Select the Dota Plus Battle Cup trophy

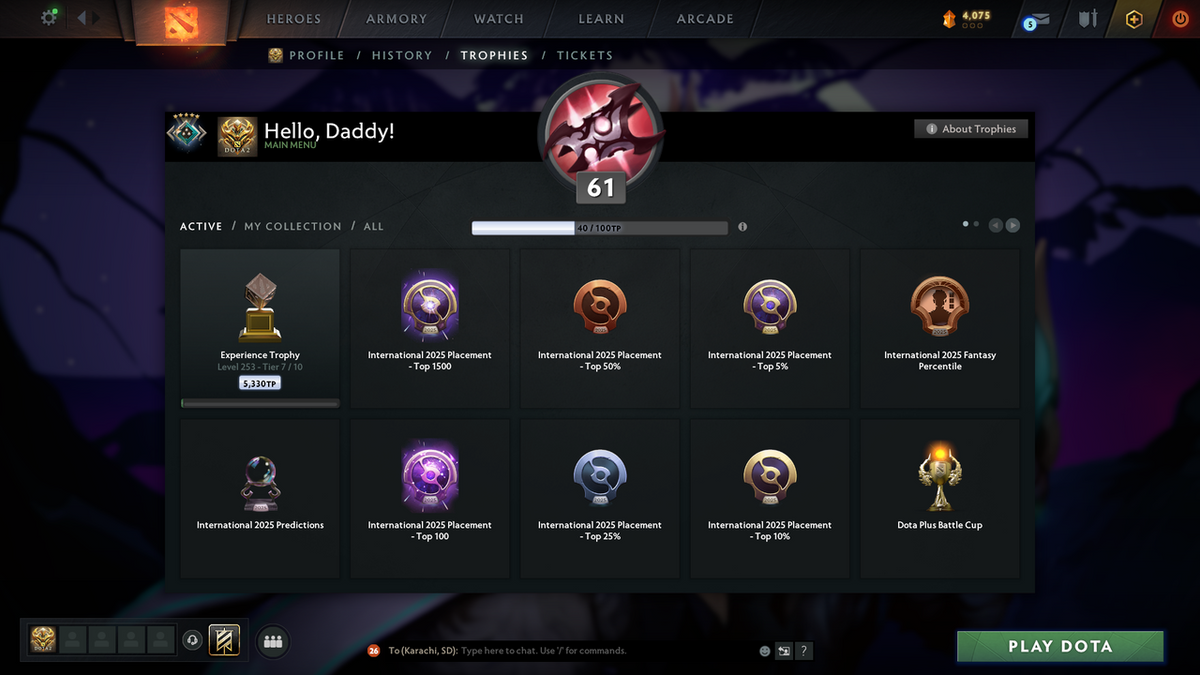click(x=940, y=498)
